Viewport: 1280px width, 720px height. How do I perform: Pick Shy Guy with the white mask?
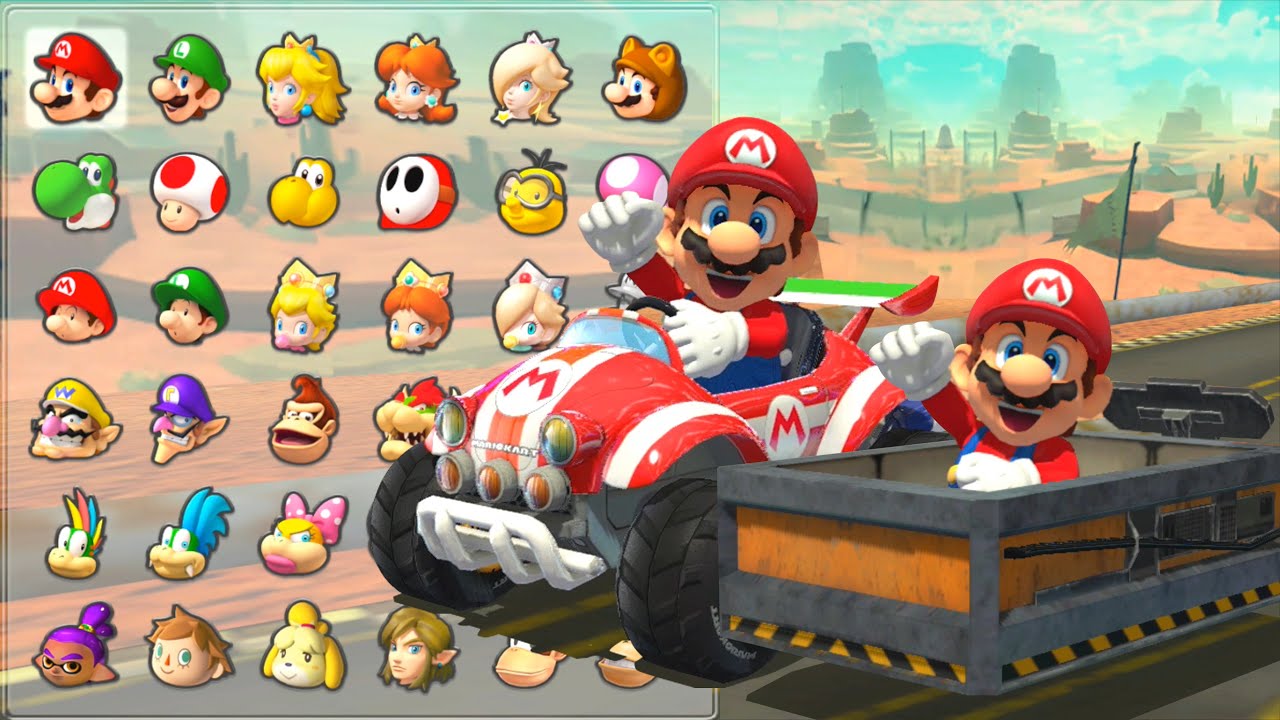pos(416,191)
